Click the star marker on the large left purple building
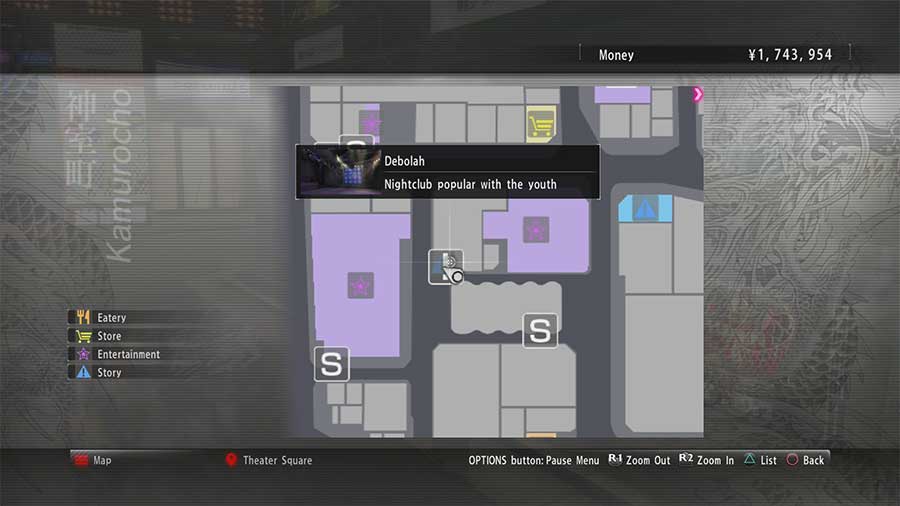The width and height of the screenshot is (900, 506). [359, 287]
